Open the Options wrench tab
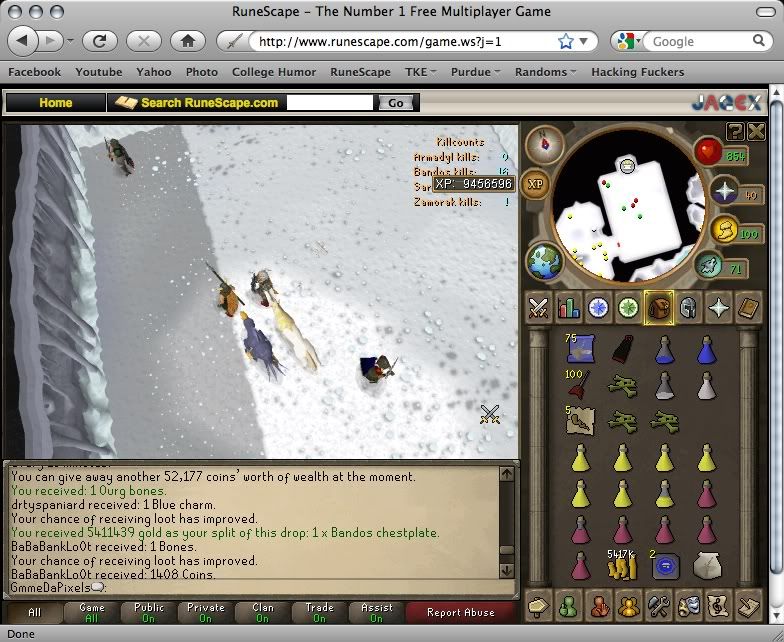Screen dimensions: 784x642 tap(658, 605)
